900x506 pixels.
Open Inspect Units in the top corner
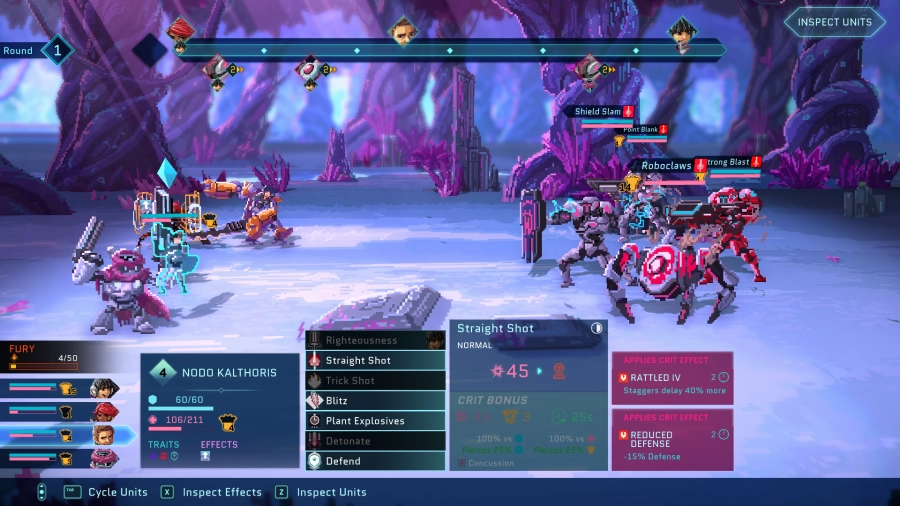tap(834, 22)
